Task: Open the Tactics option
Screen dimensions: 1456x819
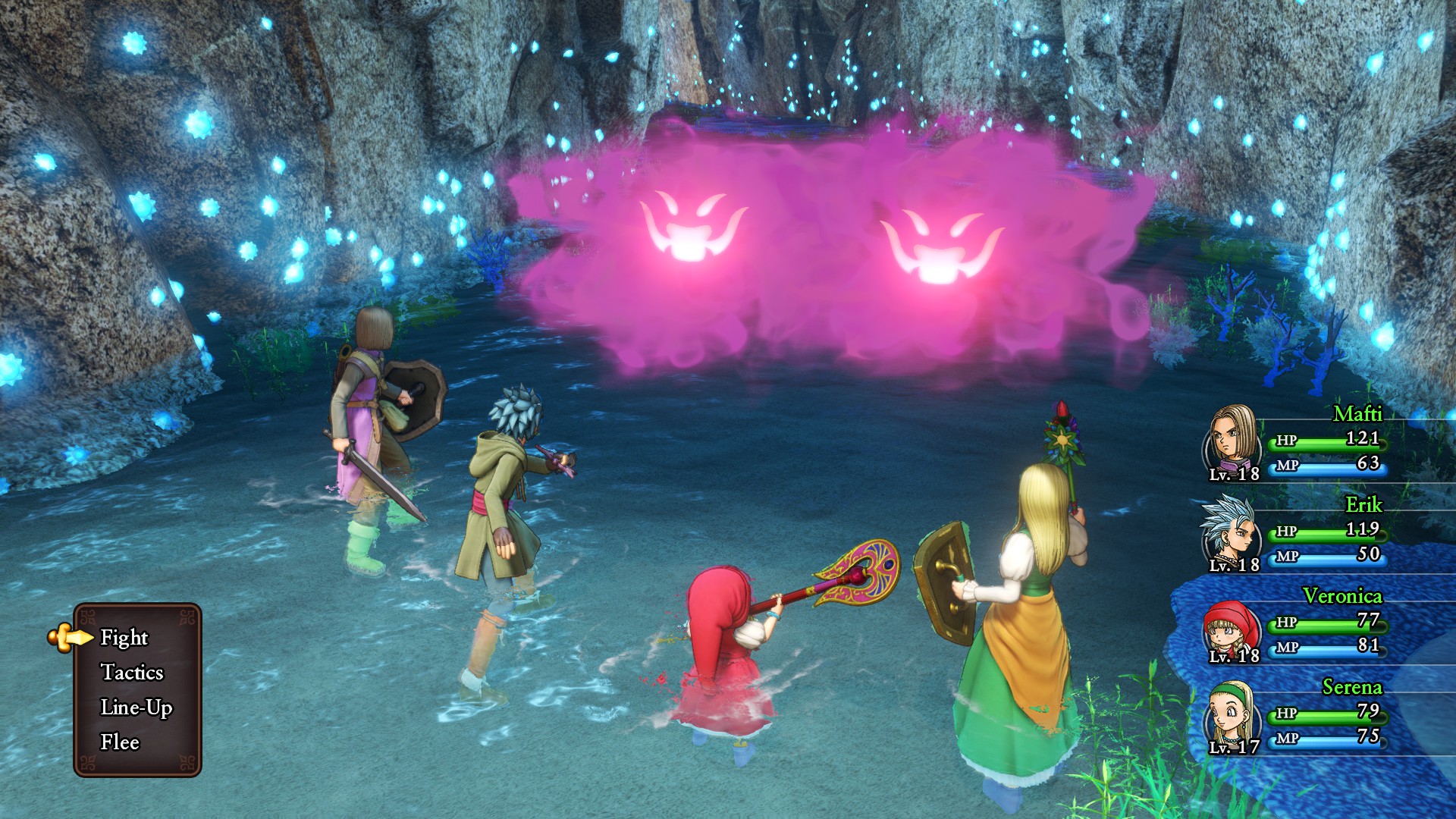Action: click(x=132, y=673)
